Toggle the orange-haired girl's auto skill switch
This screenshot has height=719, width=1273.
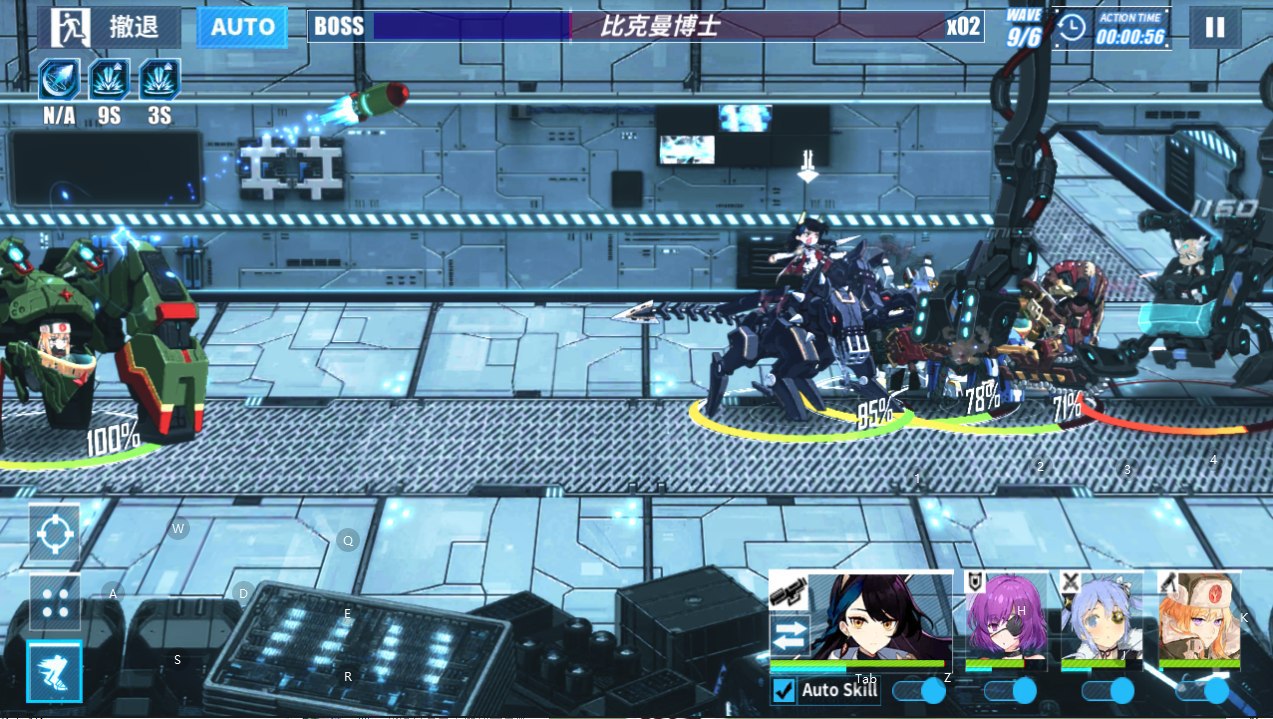(x=1203, y=691)
